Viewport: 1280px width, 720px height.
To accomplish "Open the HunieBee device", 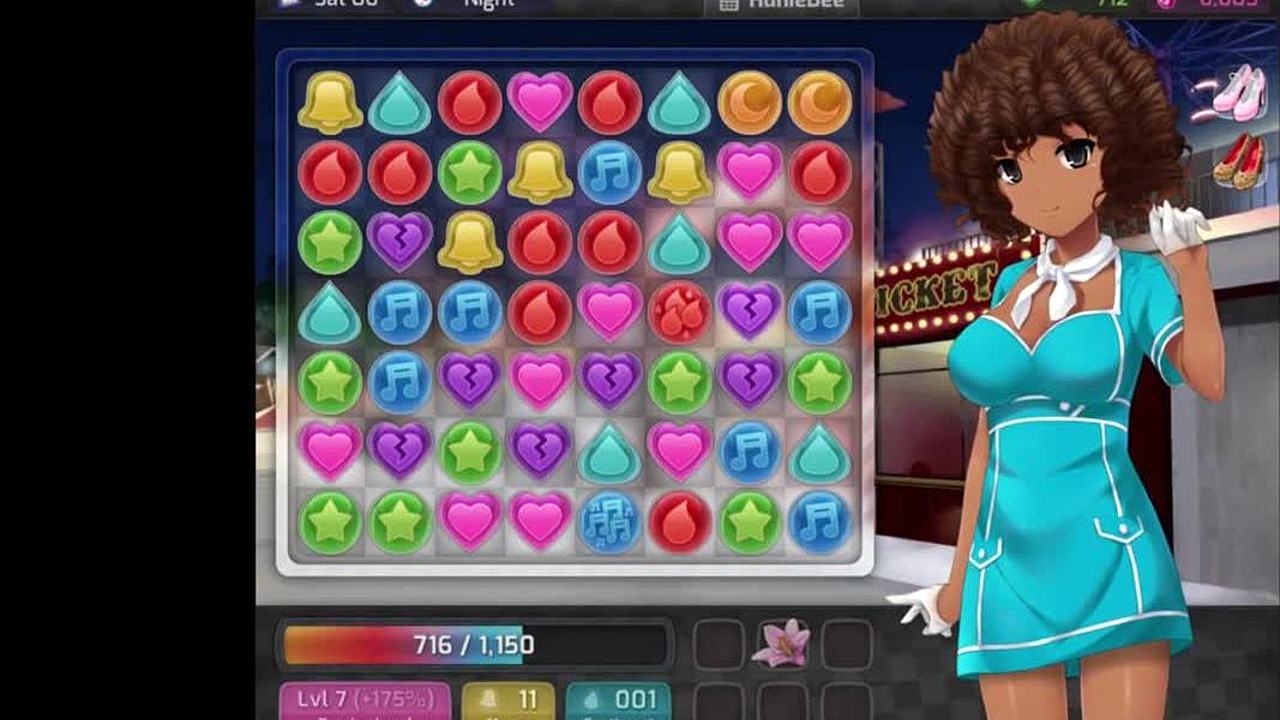I will (781, 4).
